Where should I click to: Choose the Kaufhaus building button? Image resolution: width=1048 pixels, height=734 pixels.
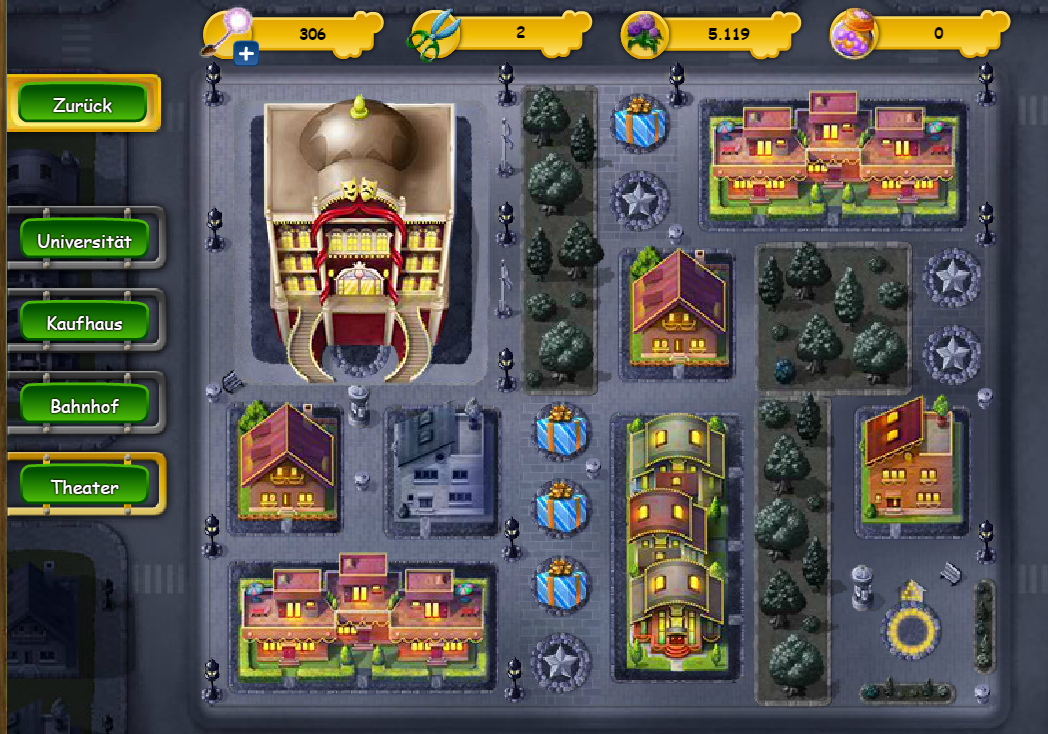(x=85, y=323)
